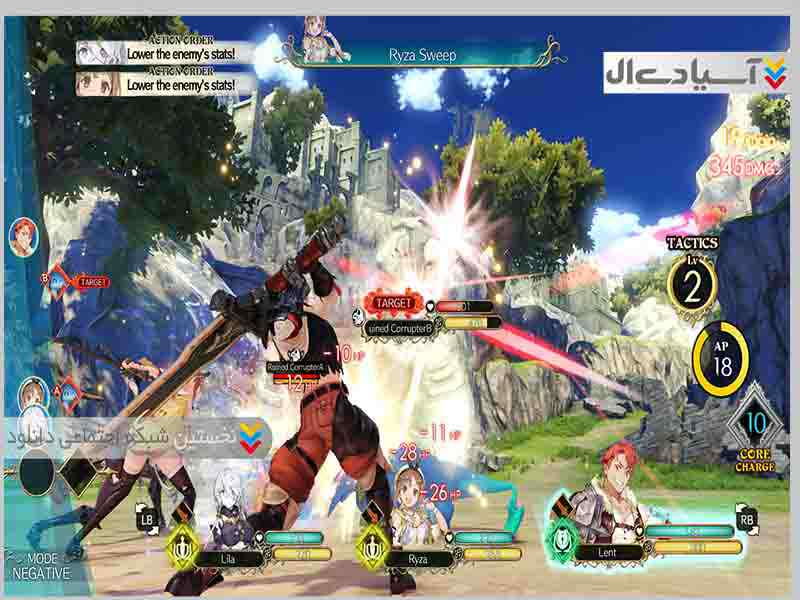Toggle the Mode Negative indicator
The image size is (800, 600).
click(42, 566)
